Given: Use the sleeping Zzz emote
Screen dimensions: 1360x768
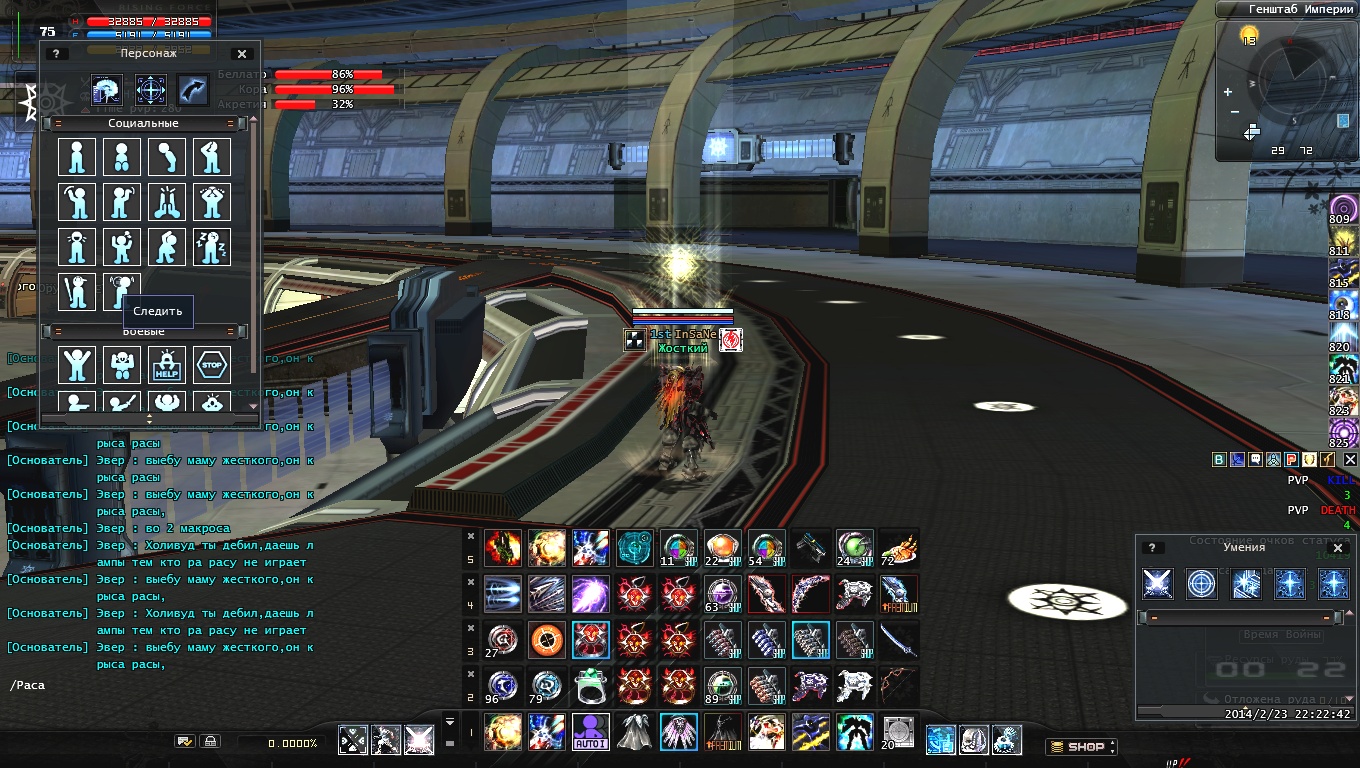Looking at the screenshot, I should (212, 246).
